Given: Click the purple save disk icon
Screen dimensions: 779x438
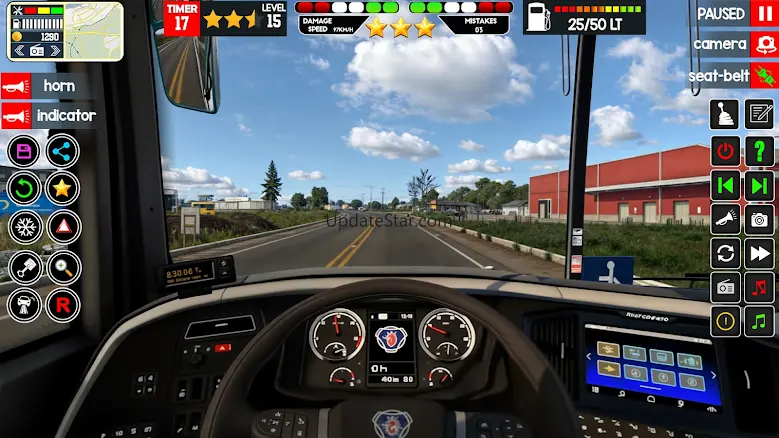Looking at the screenshot, I should point(24,151).
